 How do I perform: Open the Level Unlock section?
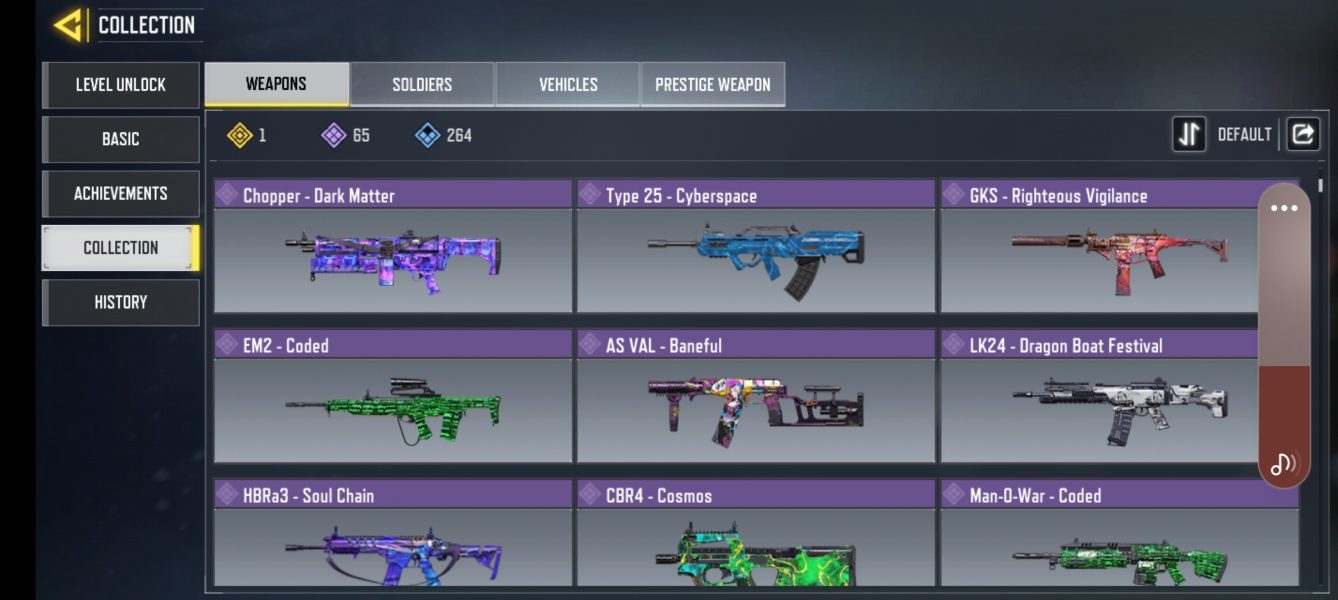click(121, 85)
